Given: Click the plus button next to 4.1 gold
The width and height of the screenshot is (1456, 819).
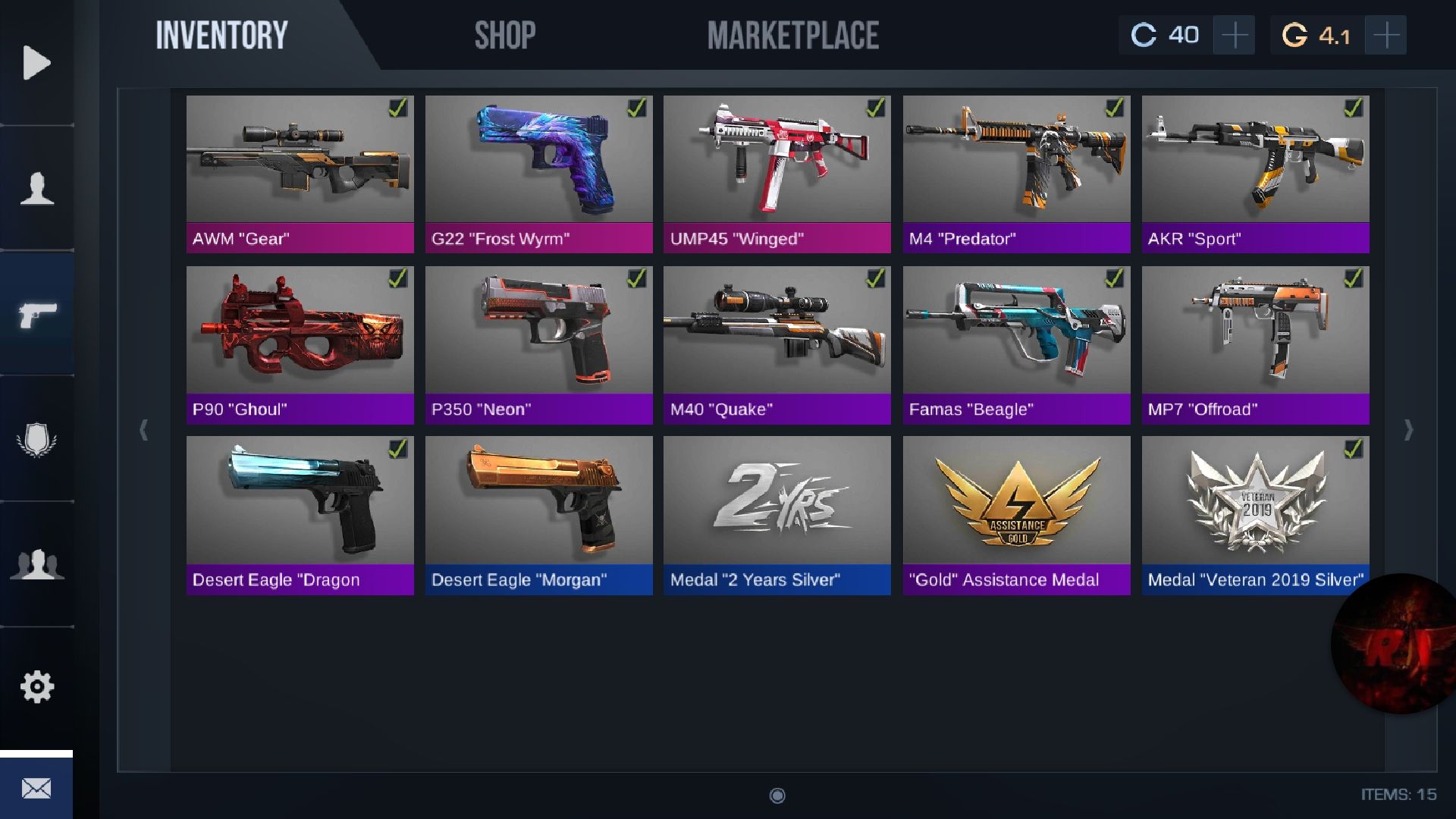Looking at the screenshot, I should pyautogui.click(x=1387, y=34).
